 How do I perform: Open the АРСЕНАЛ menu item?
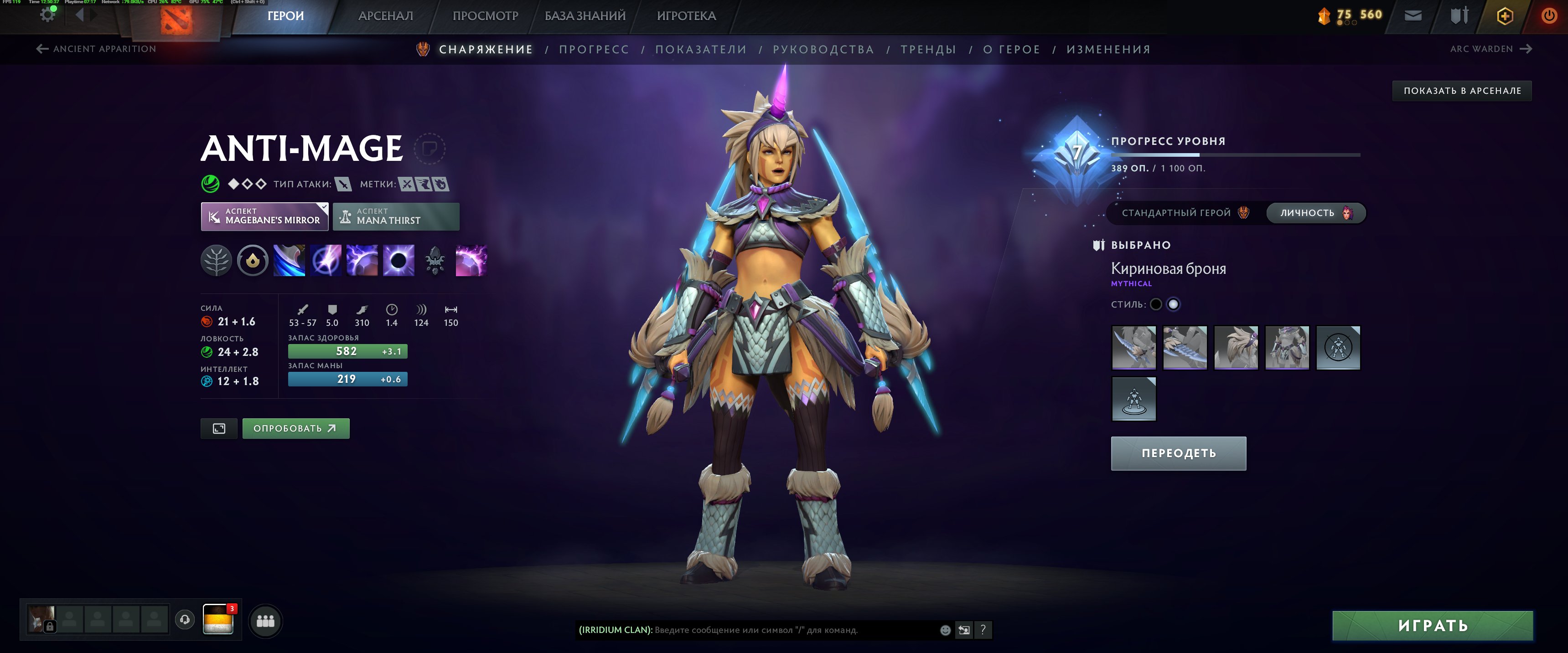click(x=385, y=15)
